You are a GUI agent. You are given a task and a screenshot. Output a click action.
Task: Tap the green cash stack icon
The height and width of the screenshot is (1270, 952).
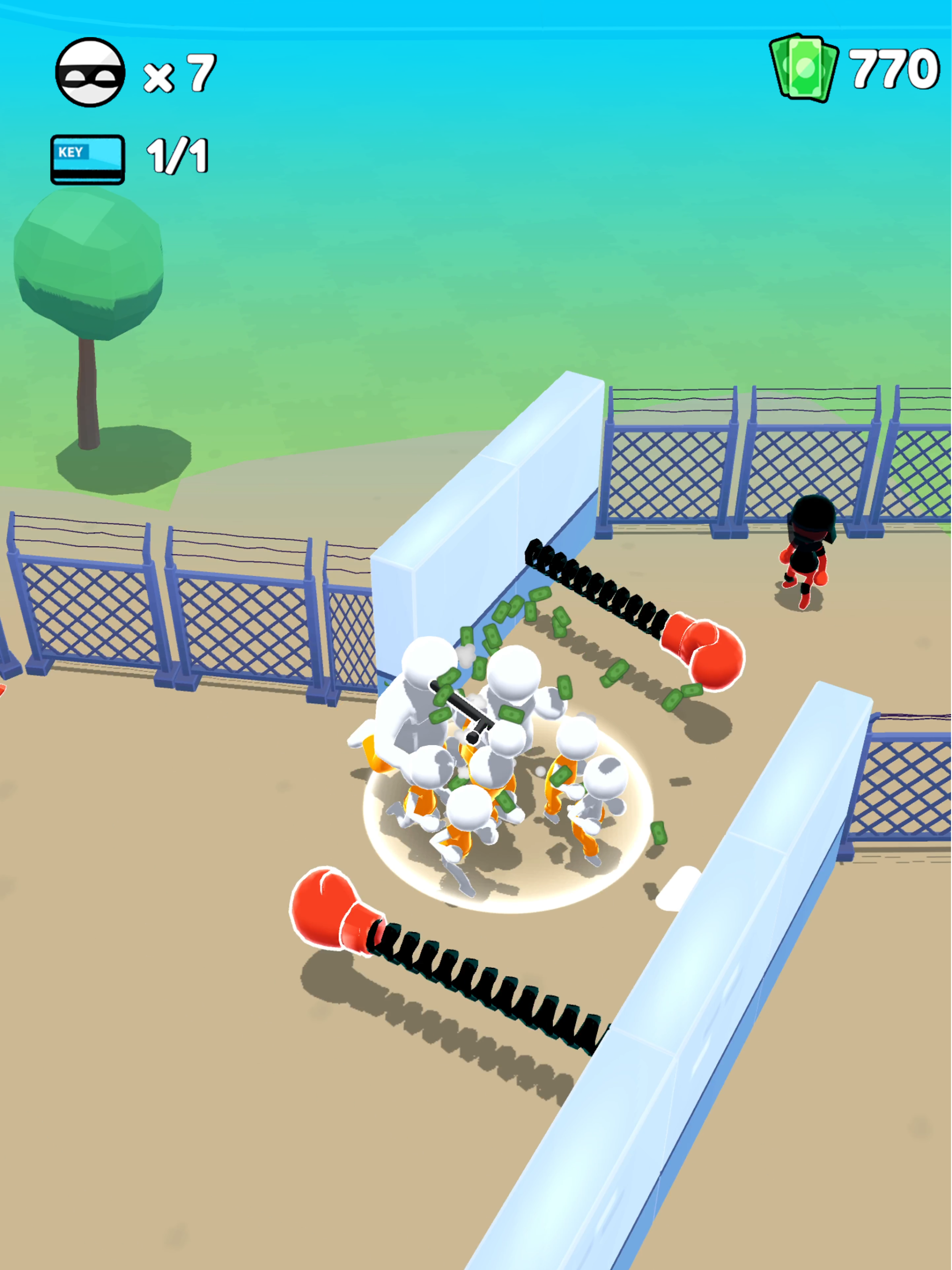click(803, 68)
